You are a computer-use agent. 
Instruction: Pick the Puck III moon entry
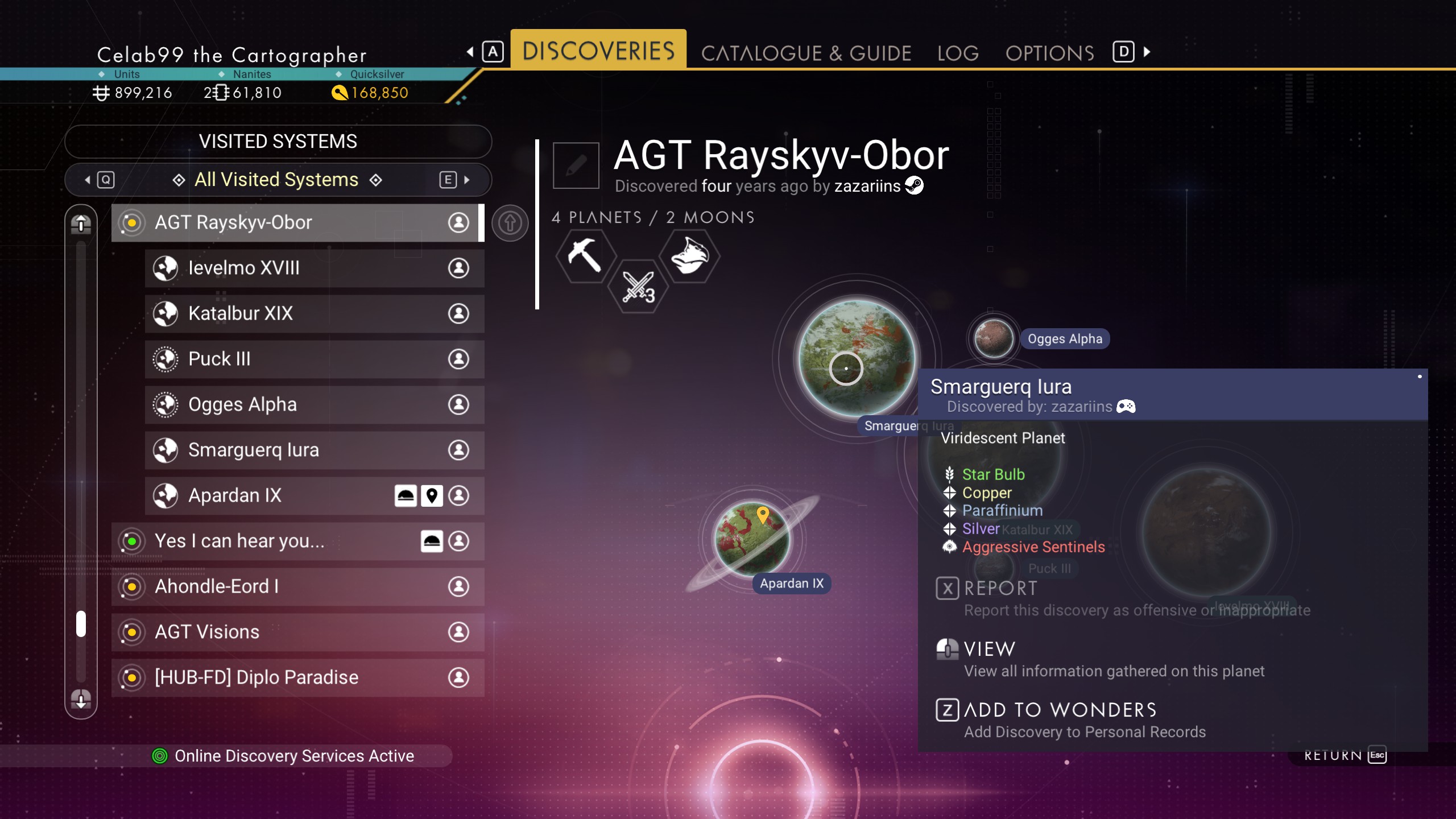(313, 359)
